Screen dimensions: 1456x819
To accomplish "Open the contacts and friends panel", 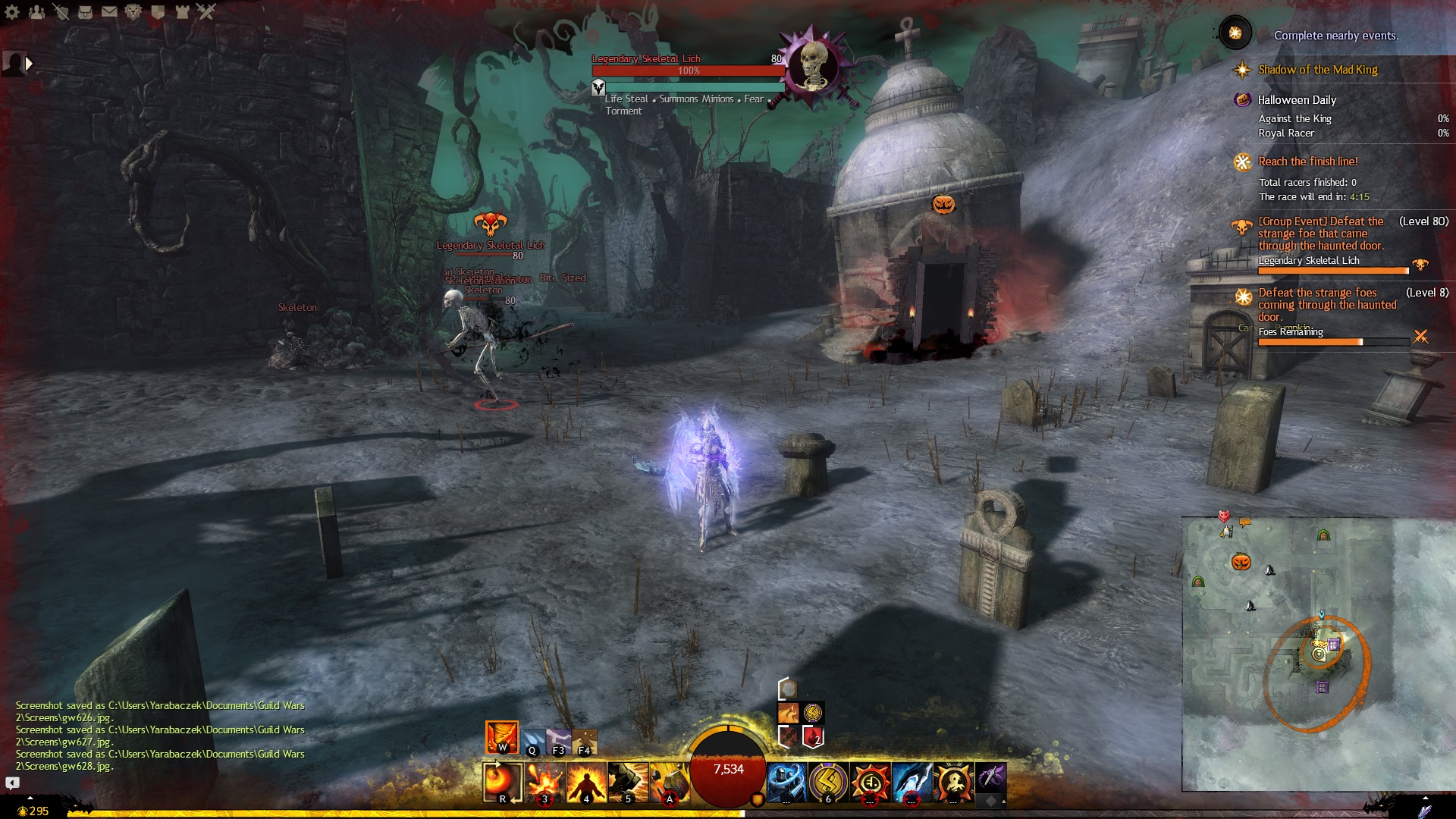I will [x=36, y=11].
